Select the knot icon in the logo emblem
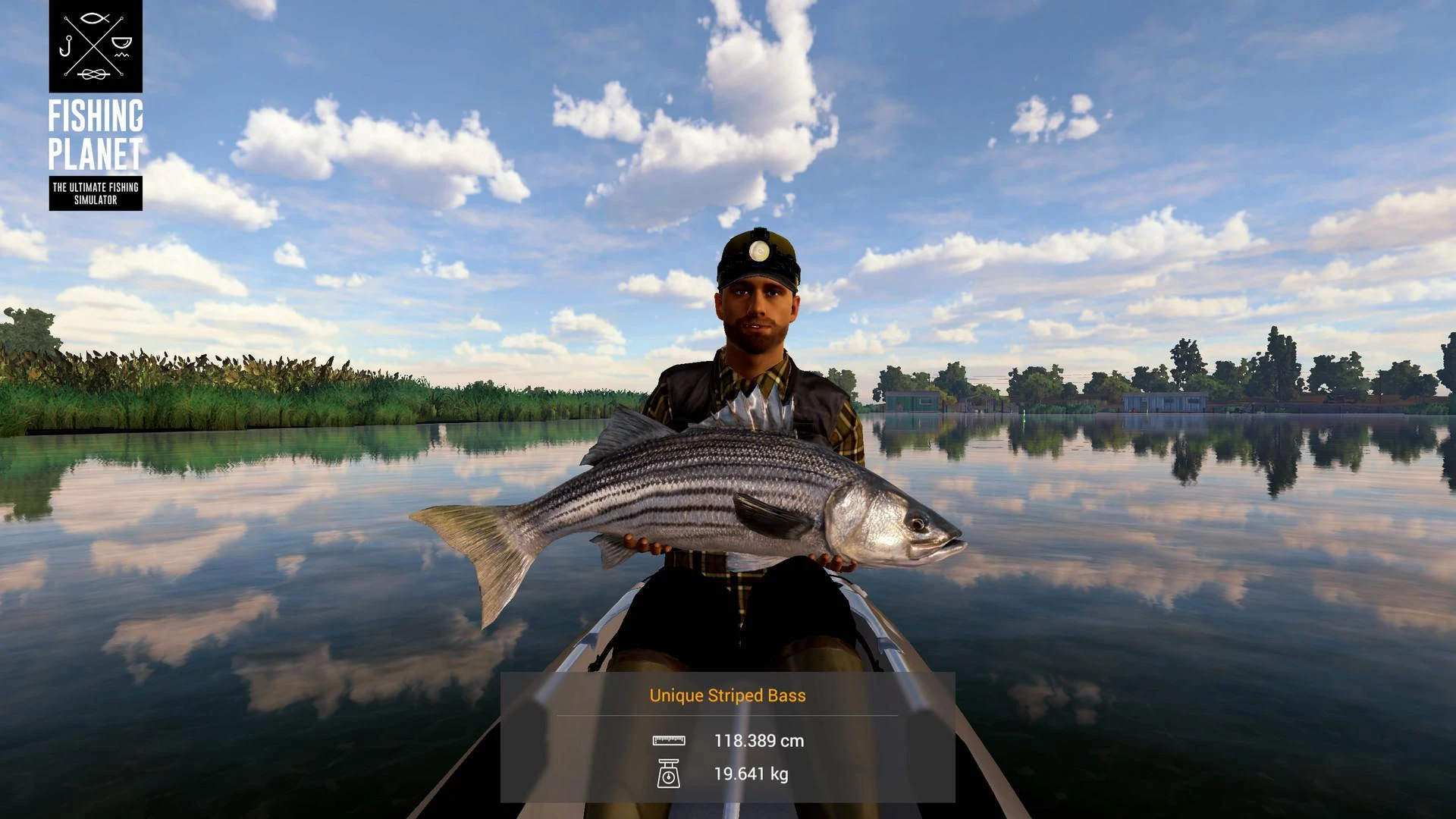 pos(93,74)
